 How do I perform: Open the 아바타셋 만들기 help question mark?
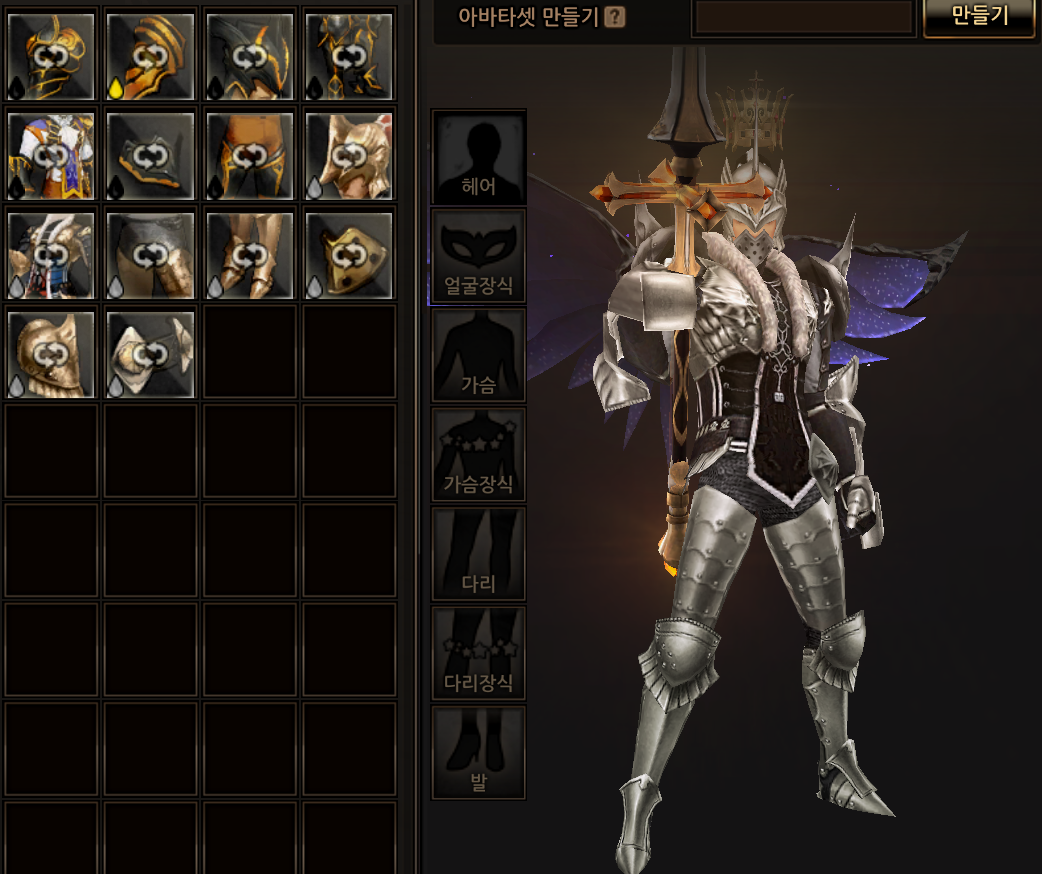tap(615, 17)
